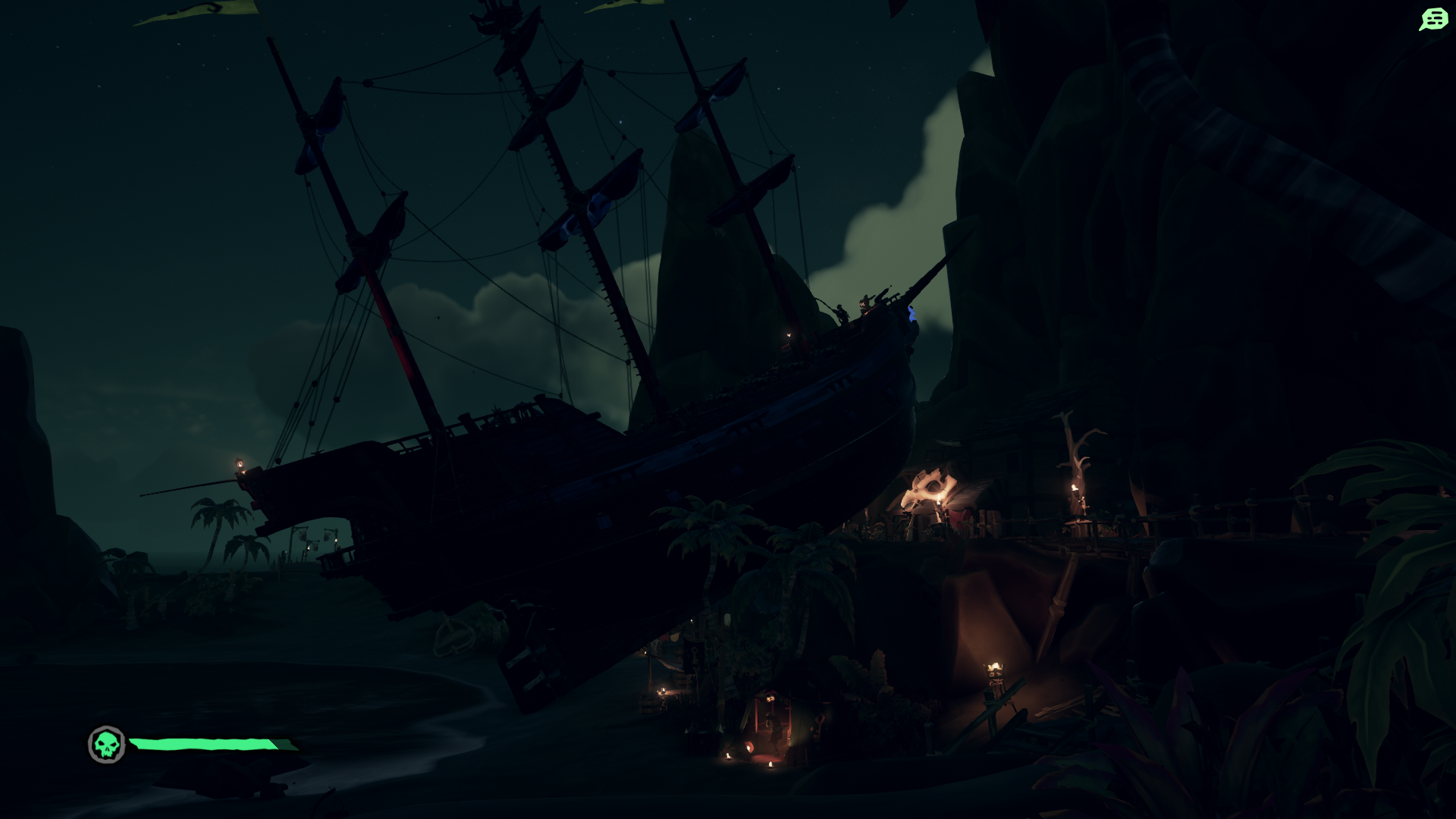Viewport: 1456px width, 819px height.
Task: Click the green skull health icon
Action: [107, 745]
